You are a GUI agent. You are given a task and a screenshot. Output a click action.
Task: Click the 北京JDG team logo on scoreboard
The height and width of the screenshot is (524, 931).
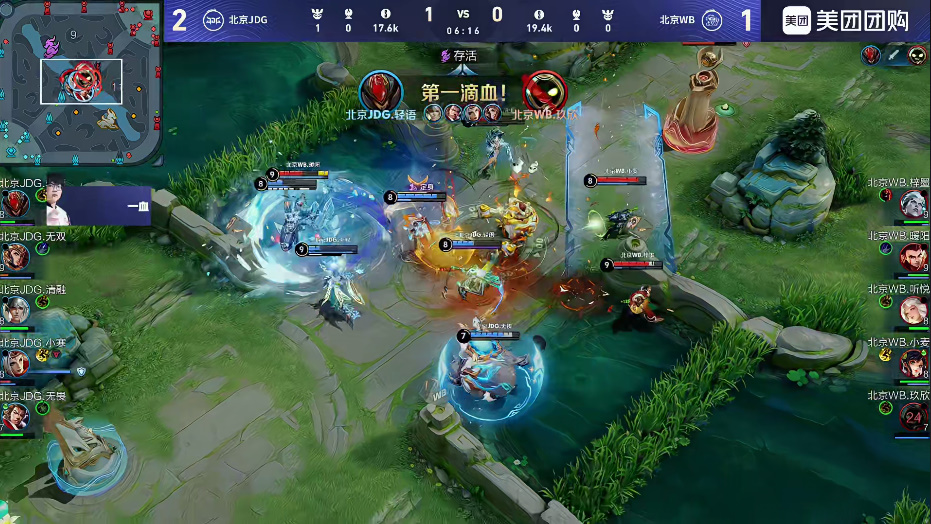215,20
